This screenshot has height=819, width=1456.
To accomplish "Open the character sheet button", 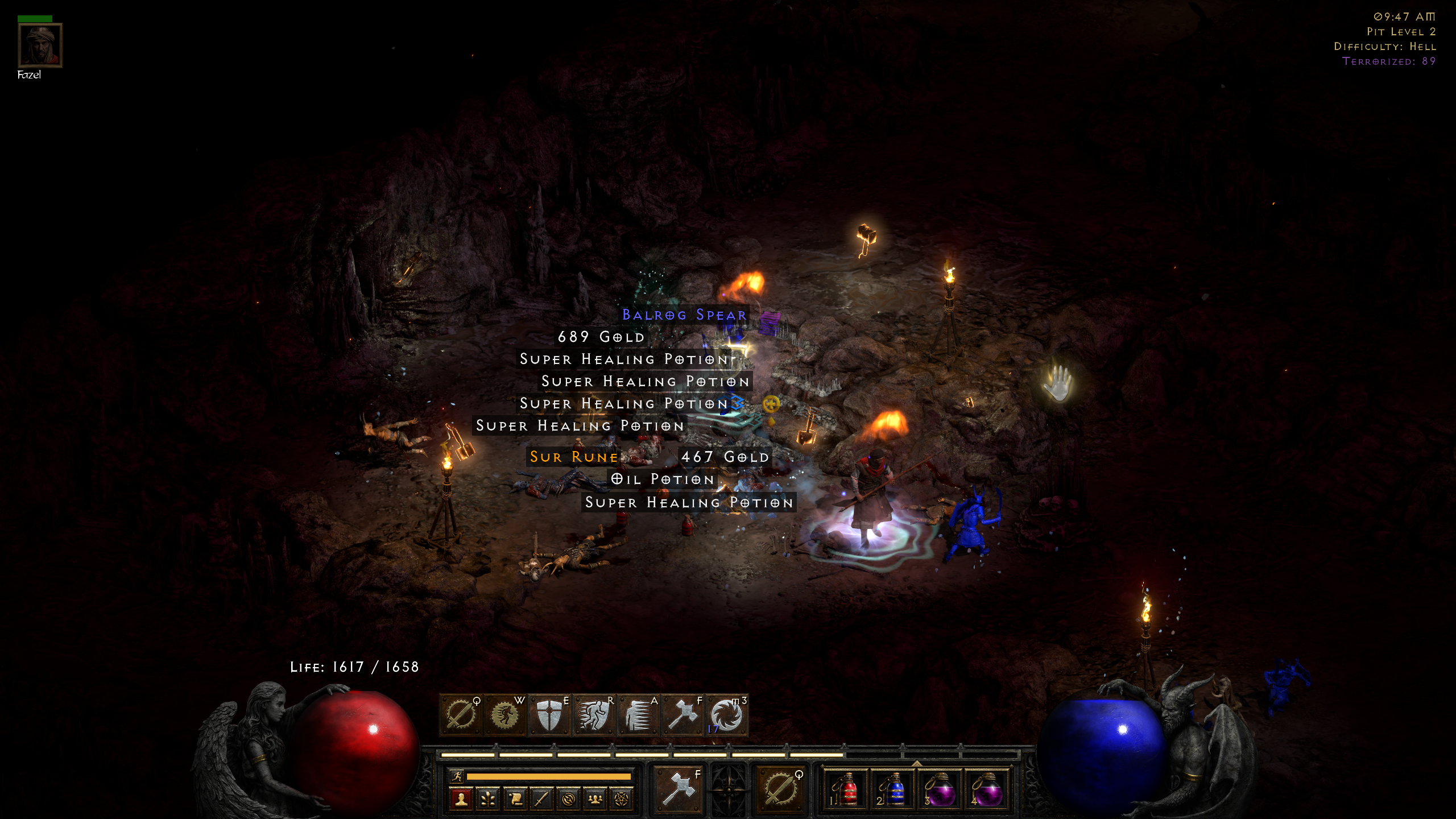I will 461,800.
